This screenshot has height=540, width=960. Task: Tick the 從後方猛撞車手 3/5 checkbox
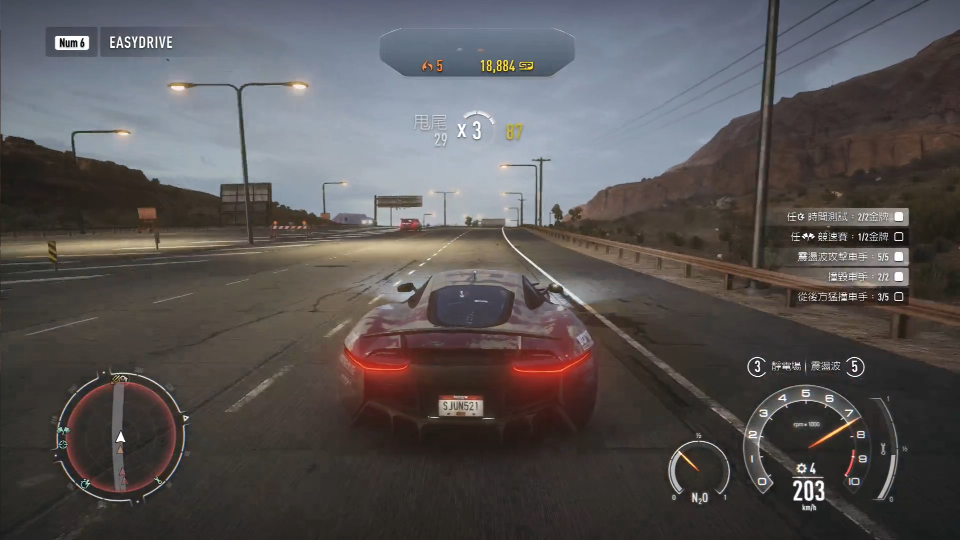click(x=899, y=297)
